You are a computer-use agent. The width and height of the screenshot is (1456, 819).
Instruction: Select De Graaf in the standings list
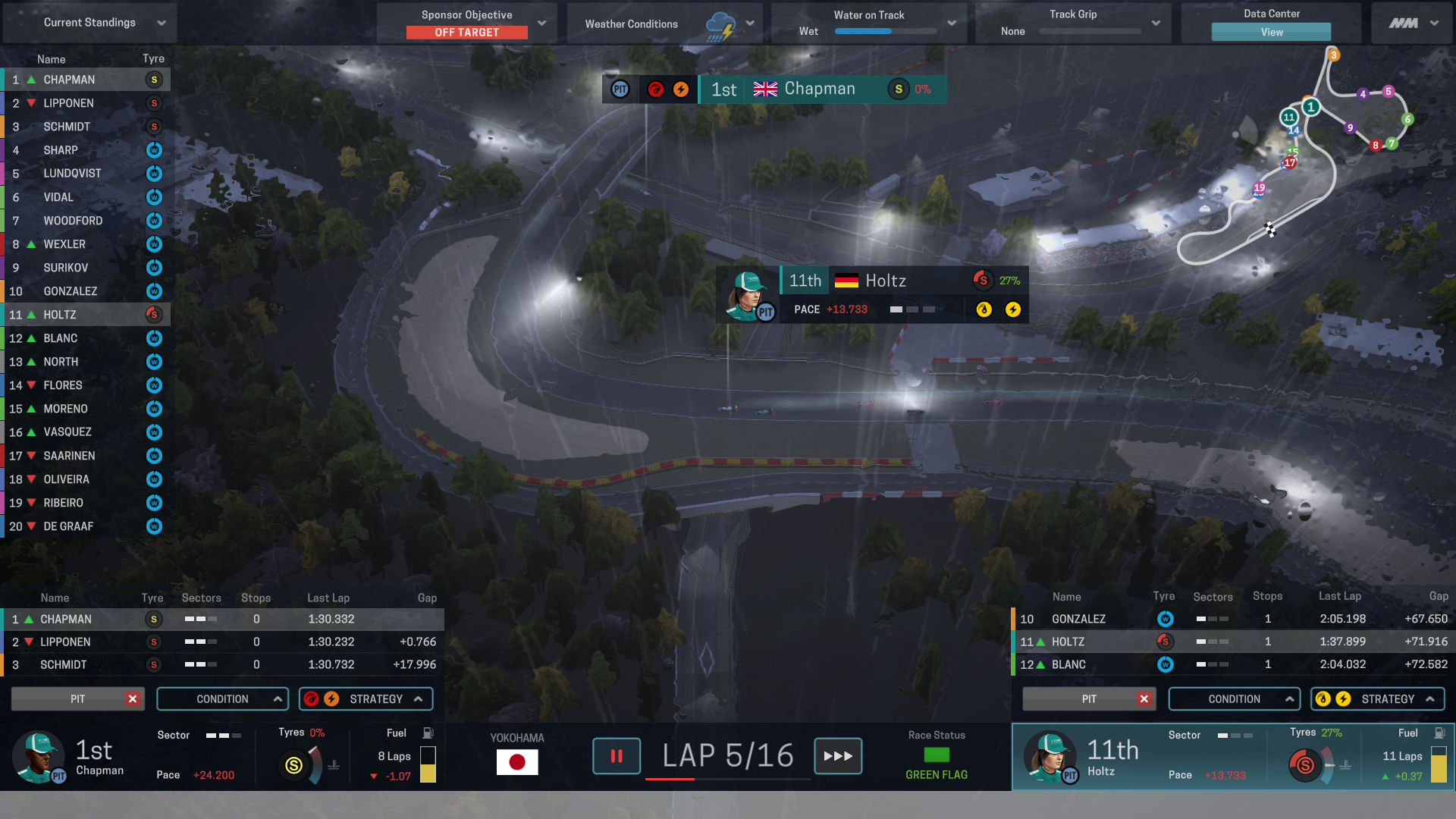pos(68,526)
